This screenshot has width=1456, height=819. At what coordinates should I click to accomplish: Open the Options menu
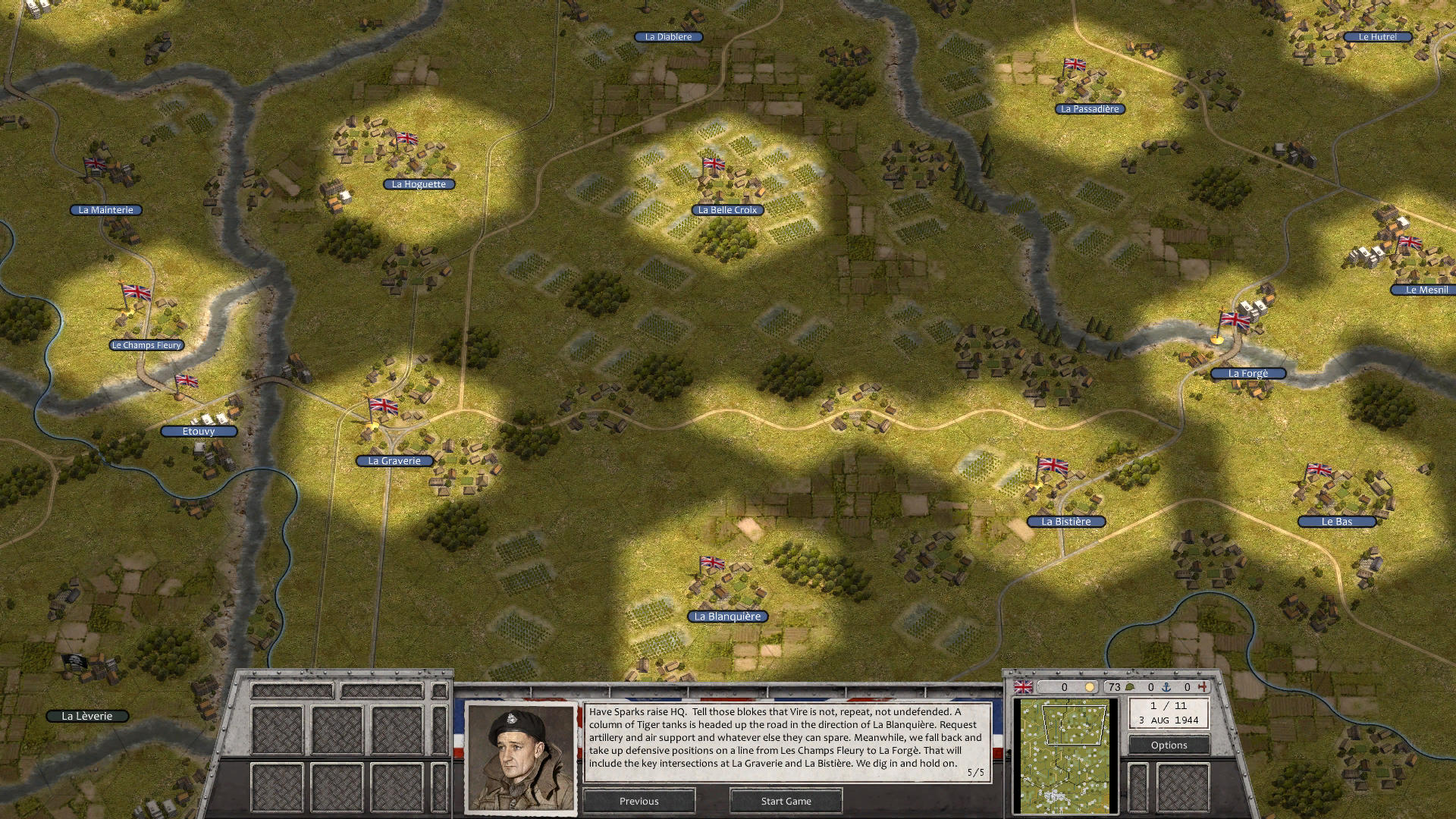click(x=1169, y=745)
